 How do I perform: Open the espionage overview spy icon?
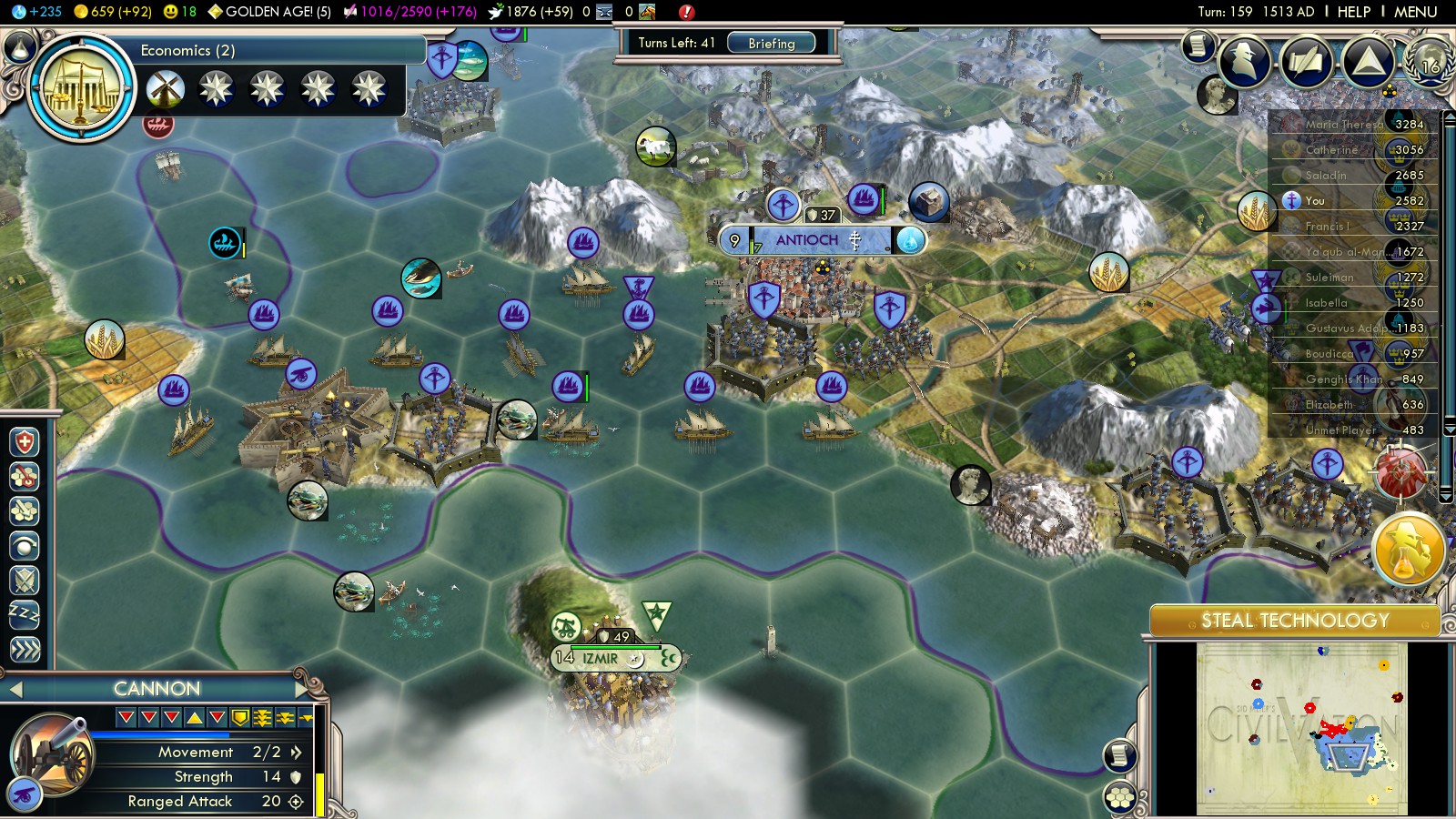pyautogui.click(x=1244, y=61)
